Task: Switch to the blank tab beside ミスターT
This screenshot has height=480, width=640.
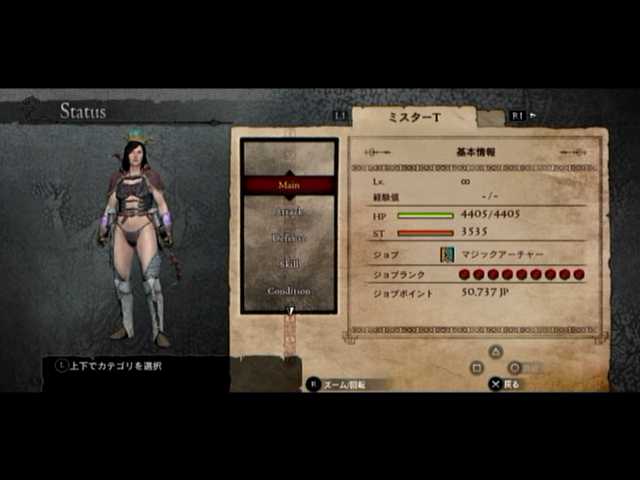Action: (x=490, y=118)
